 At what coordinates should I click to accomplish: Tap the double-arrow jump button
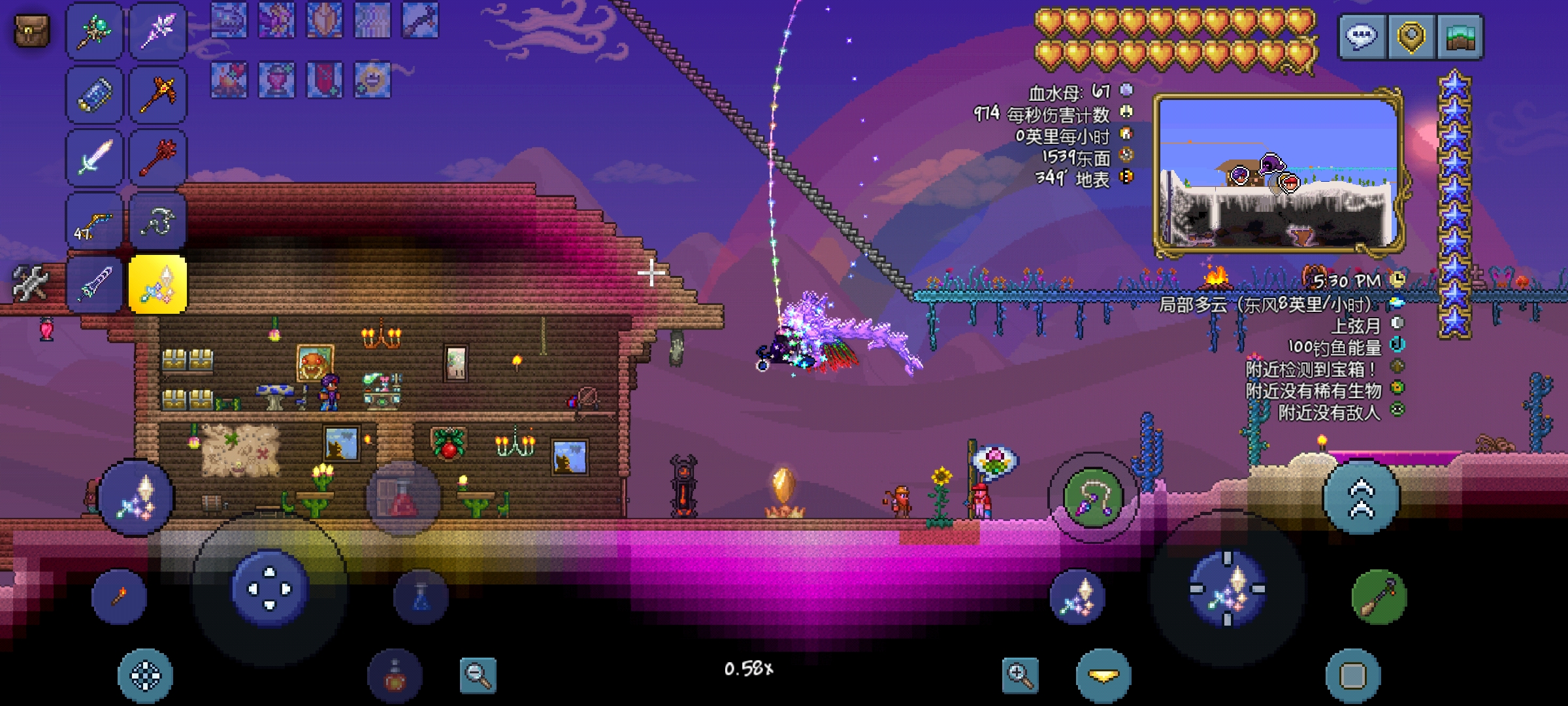pos(1362,497)
